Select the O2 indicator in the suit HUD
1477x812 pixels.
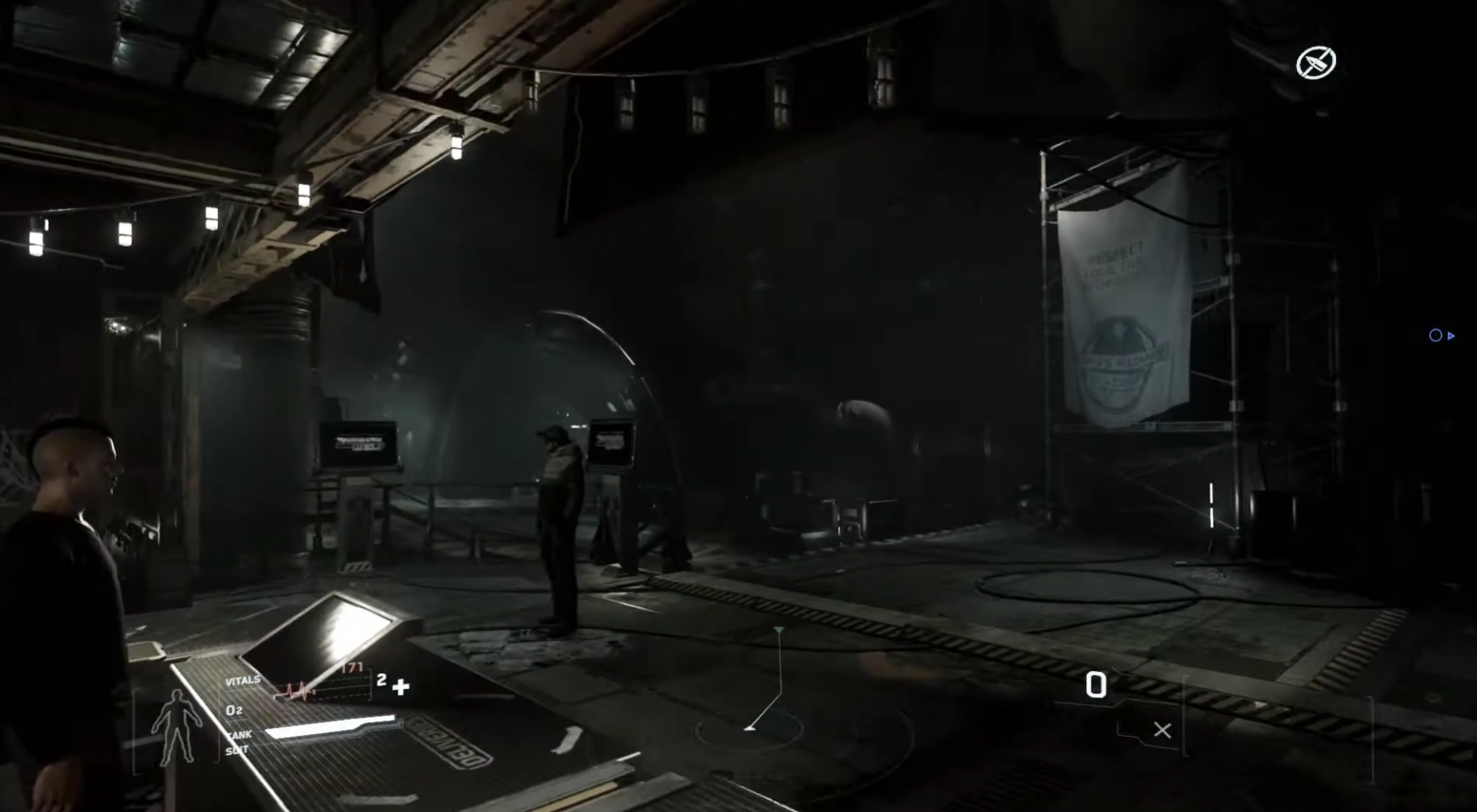click(235, 710)
